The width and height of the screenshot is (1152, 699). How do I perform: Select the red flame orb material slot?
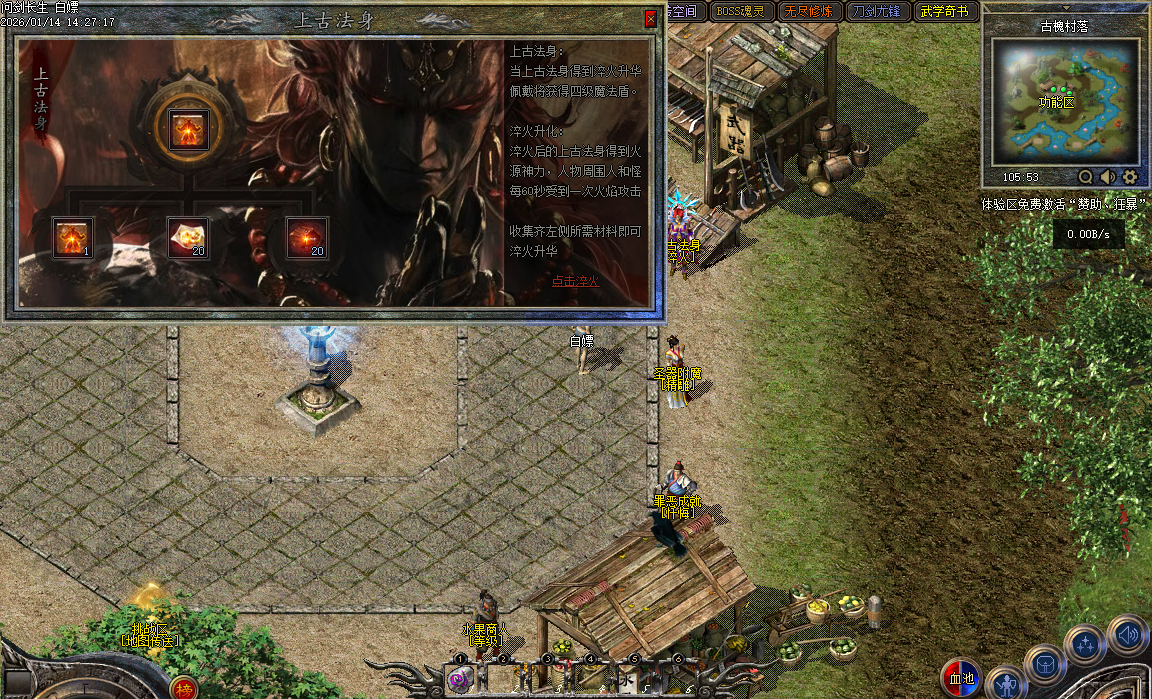[x=306, y=238]
